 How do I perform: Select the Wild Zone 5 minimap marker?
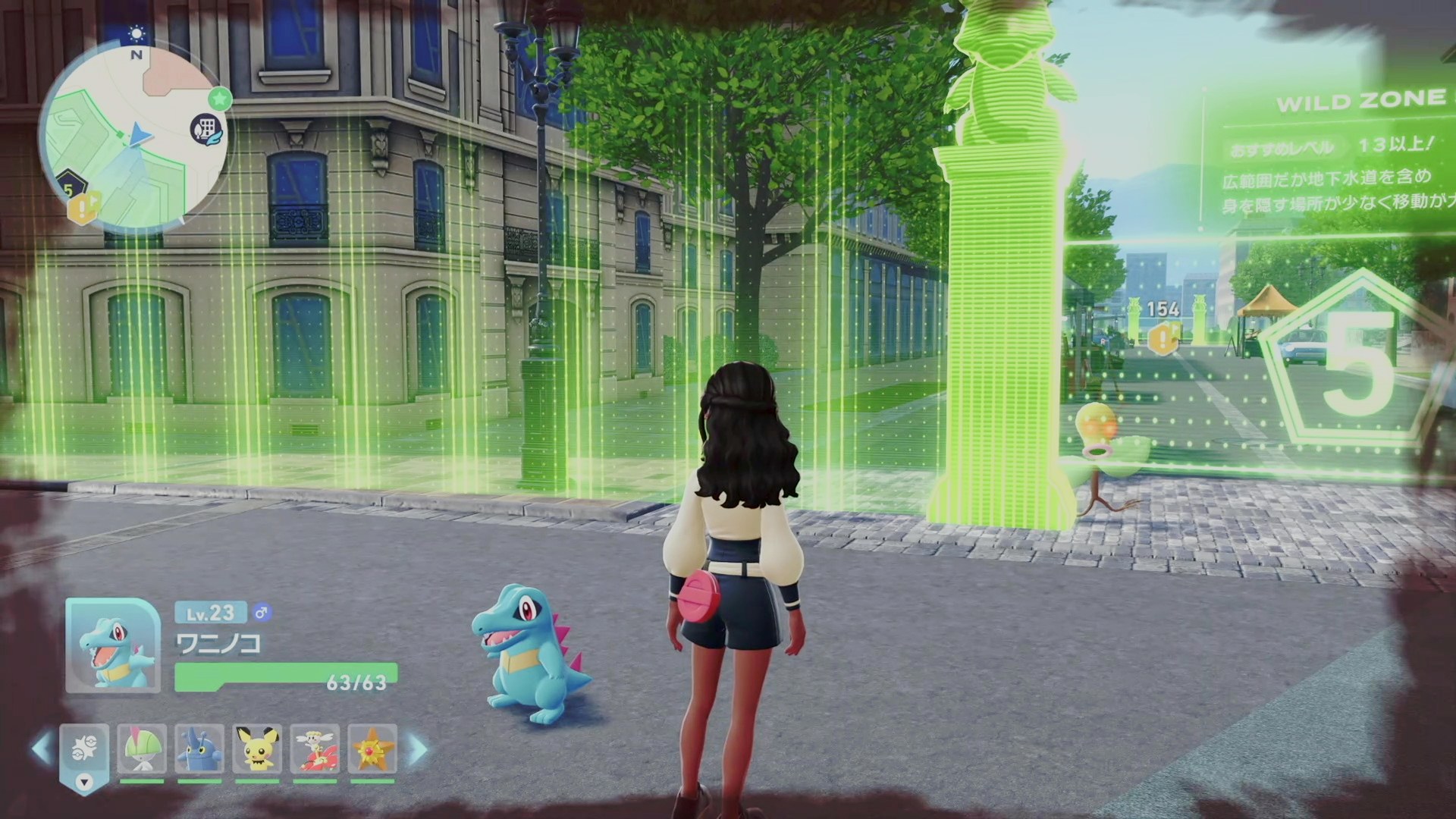click(x=70, y=188)
